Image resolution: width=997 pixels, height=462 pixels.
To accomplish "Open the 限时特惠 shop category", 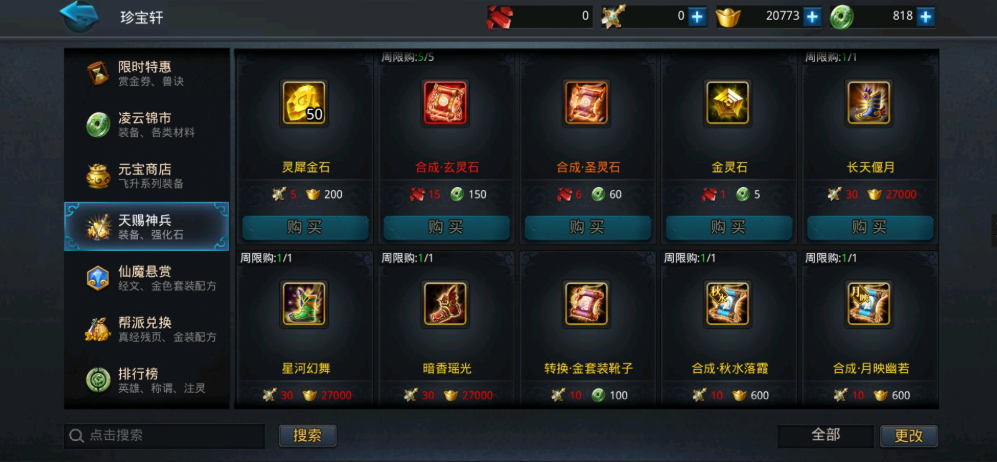I will (x=146, y=73).
